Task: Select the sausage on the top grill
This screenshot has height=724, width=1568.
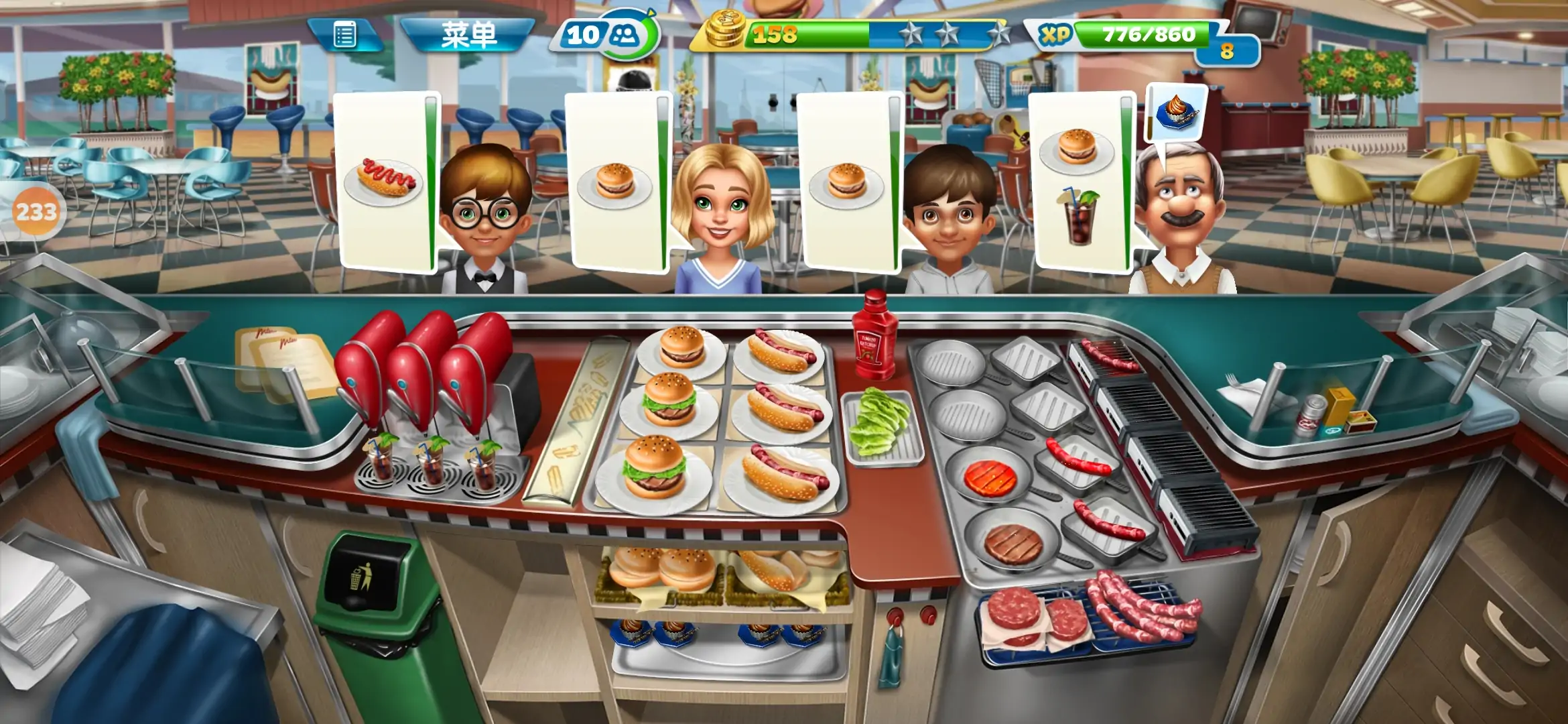Action: [x=1109, y=355]
